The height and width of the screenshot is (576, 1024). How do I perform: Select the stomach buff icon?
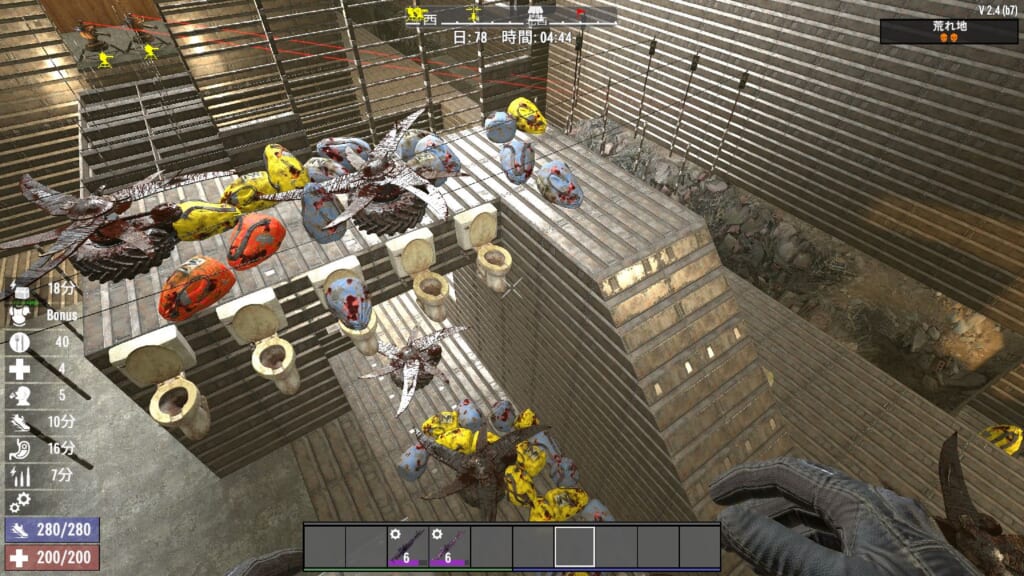(x=19, y=447)
